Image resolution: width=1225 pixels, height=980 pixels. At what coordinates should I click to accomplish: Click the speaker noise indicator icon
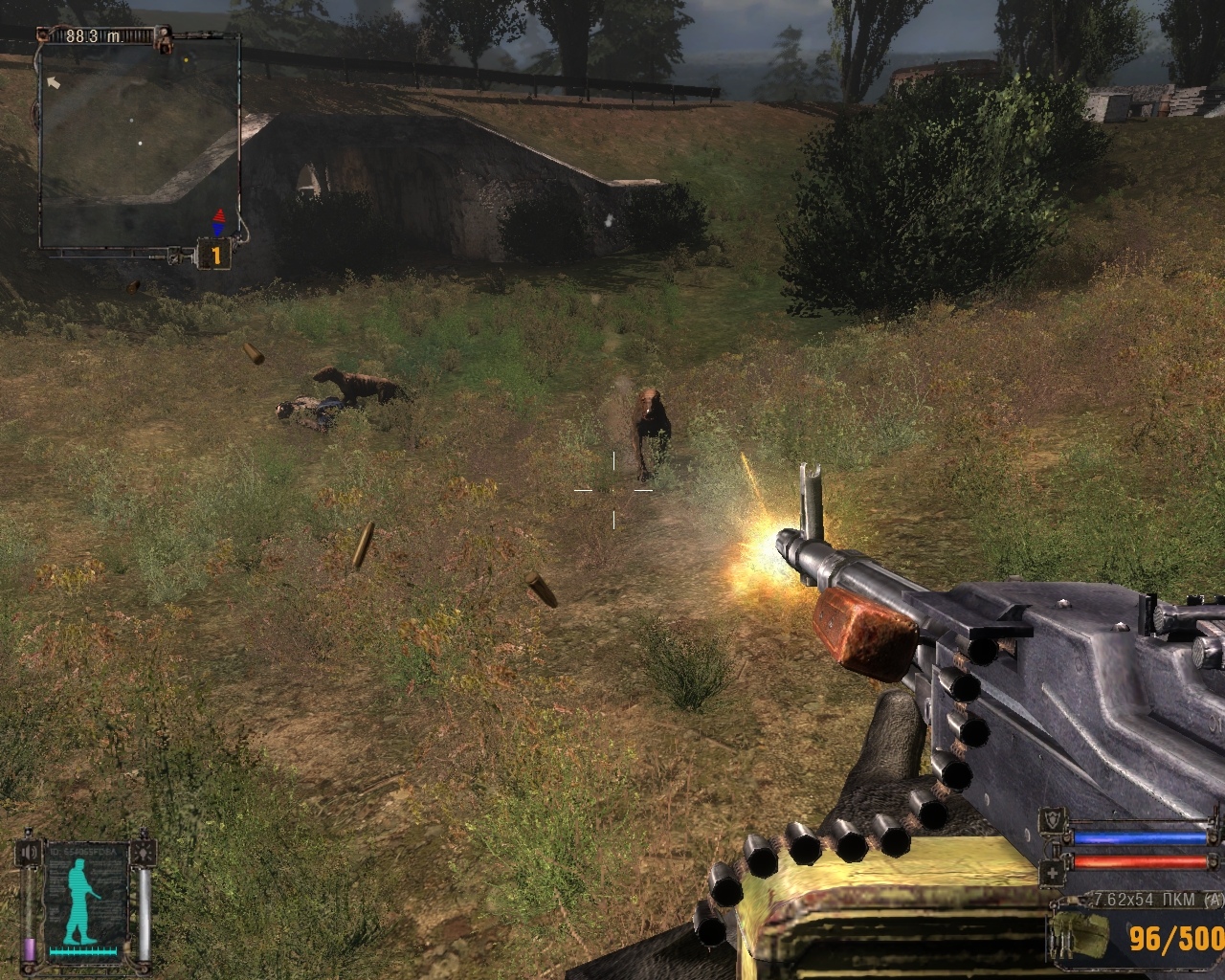coord(30,851)
